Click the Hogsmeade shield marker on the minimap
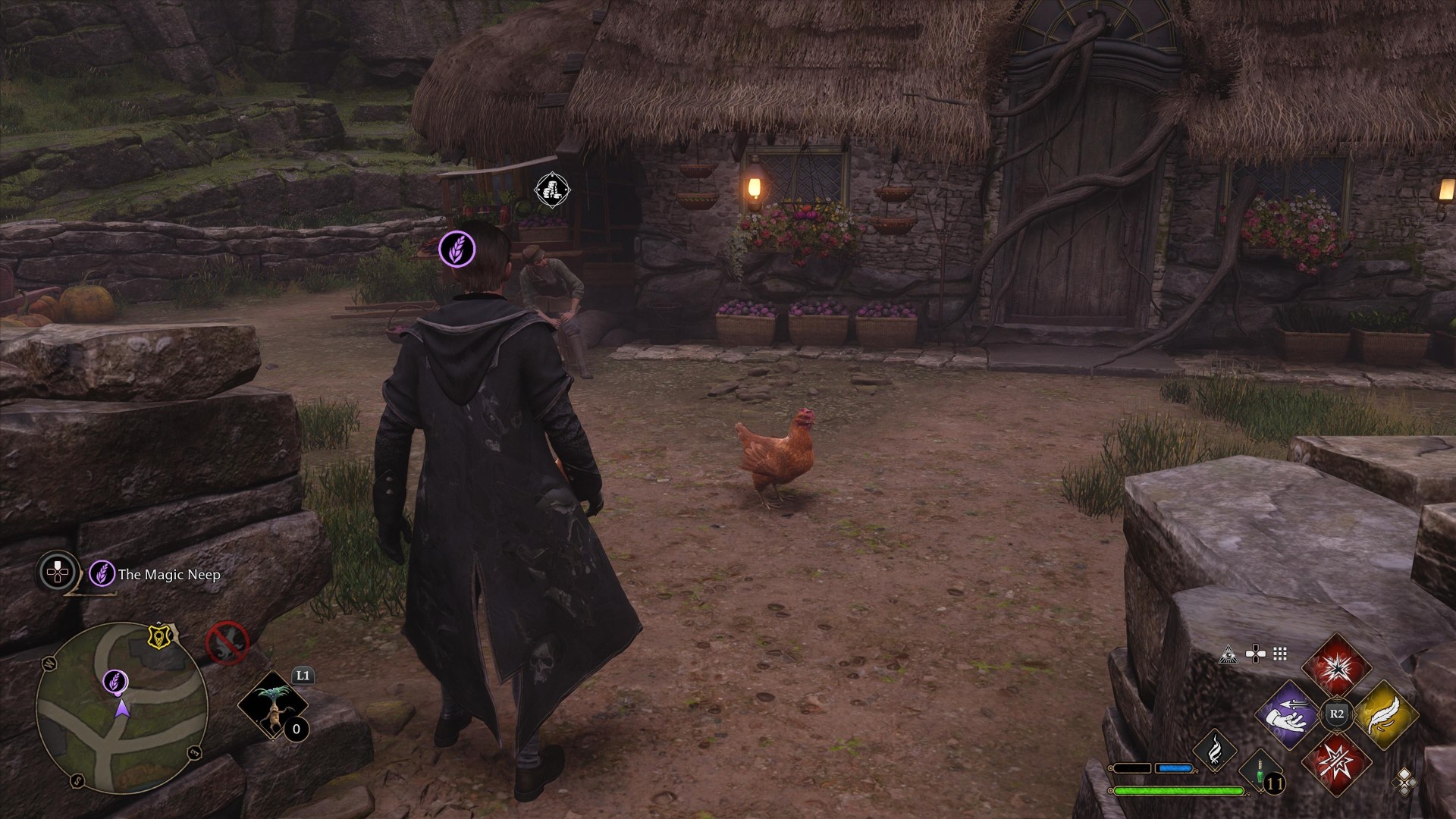Image resolution: width=1456 pixels, height=819 pixels. pyautogui.click(x=159, y=637)
